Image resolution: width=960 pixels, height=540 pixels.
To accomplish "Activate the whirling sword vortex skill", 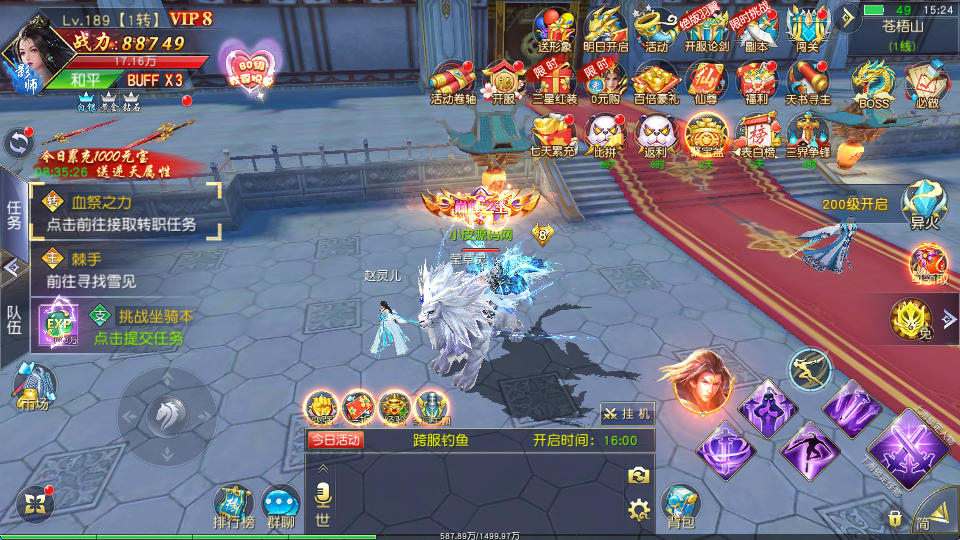I will click(x=727, y=449).
